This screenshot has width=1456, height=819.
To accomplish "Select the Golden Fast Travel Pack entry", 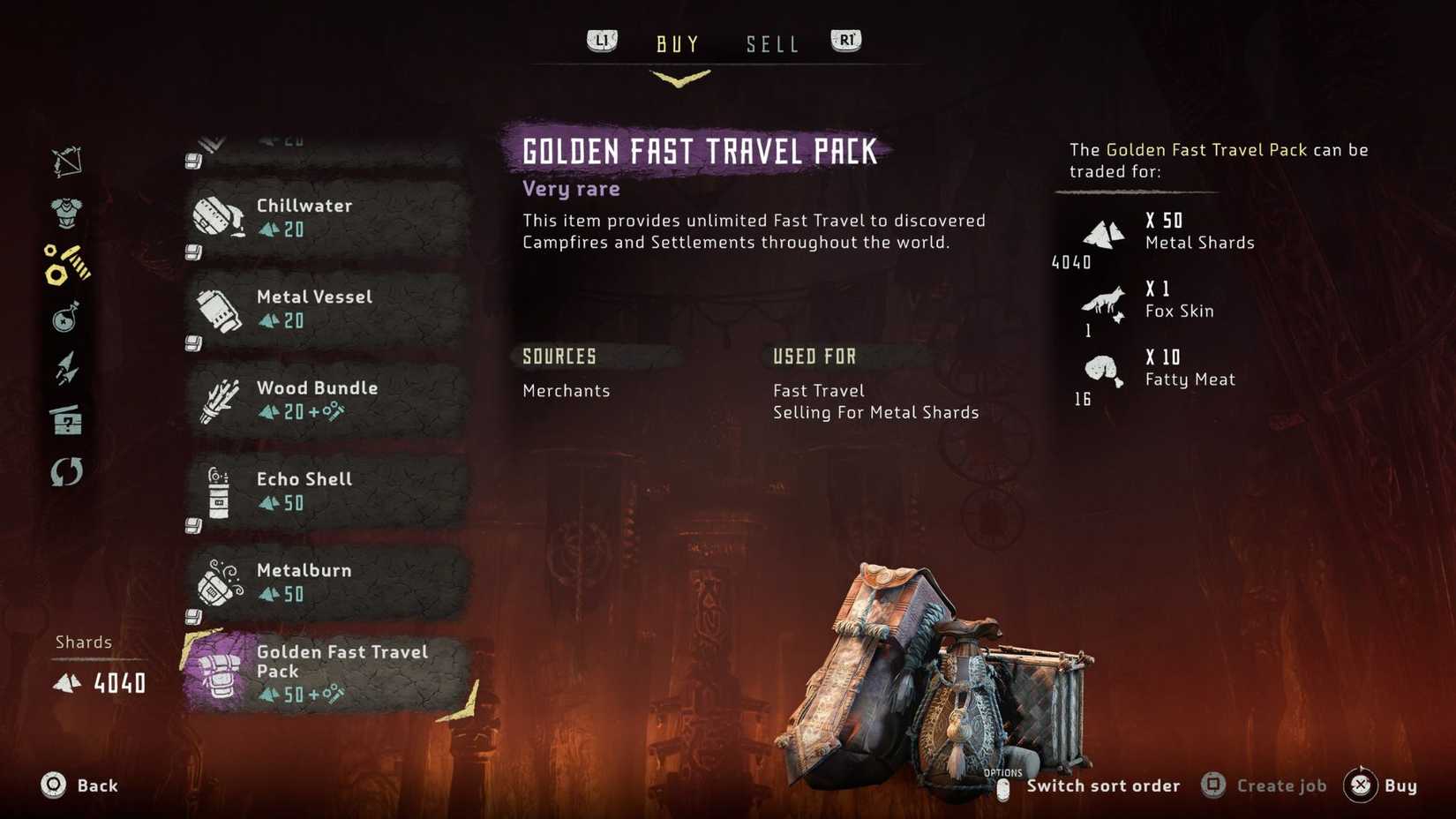I will pos(335,672).
